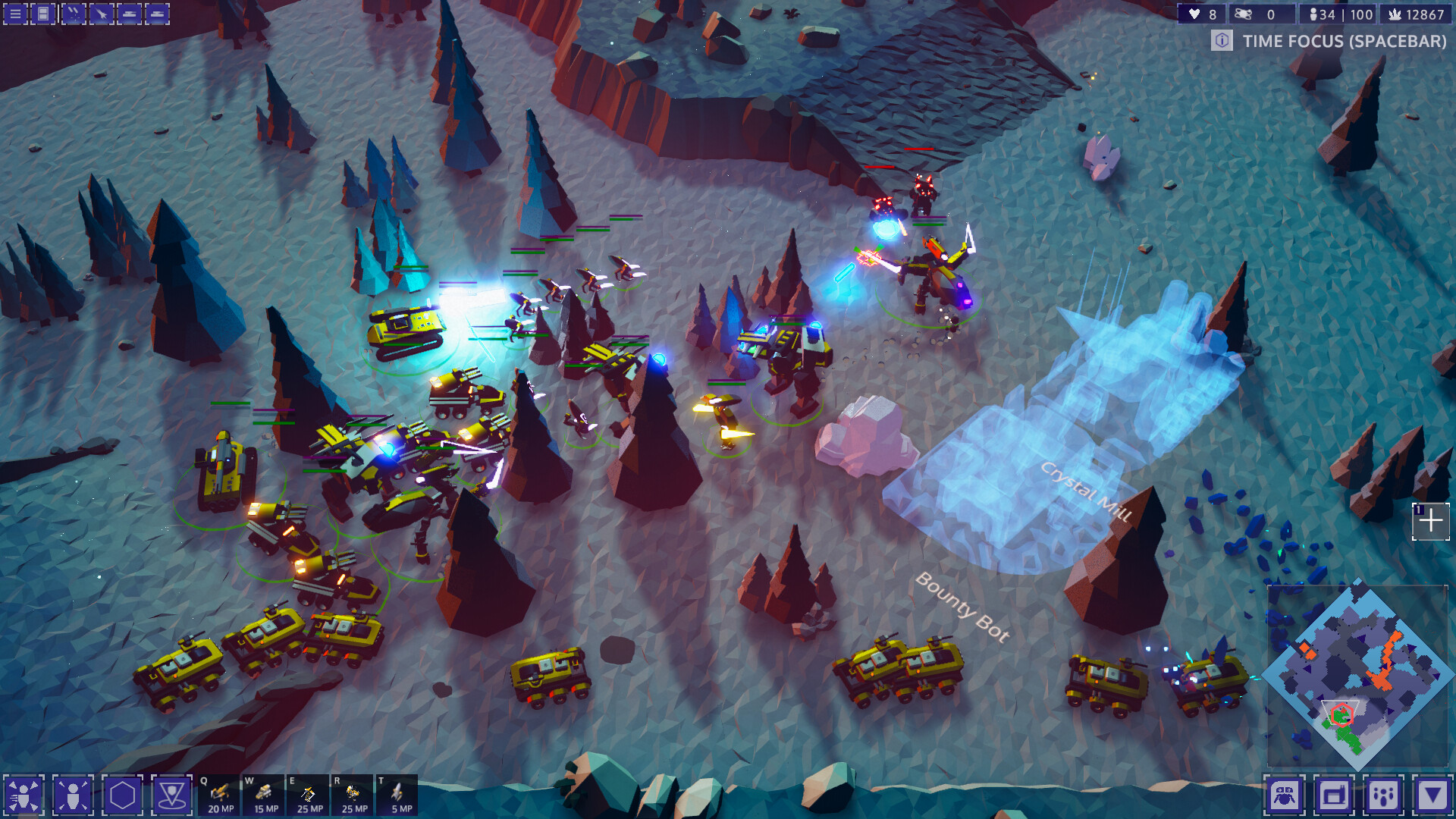
Task: Open the hamburger menu icon top-left
Action: coord(15,14)
